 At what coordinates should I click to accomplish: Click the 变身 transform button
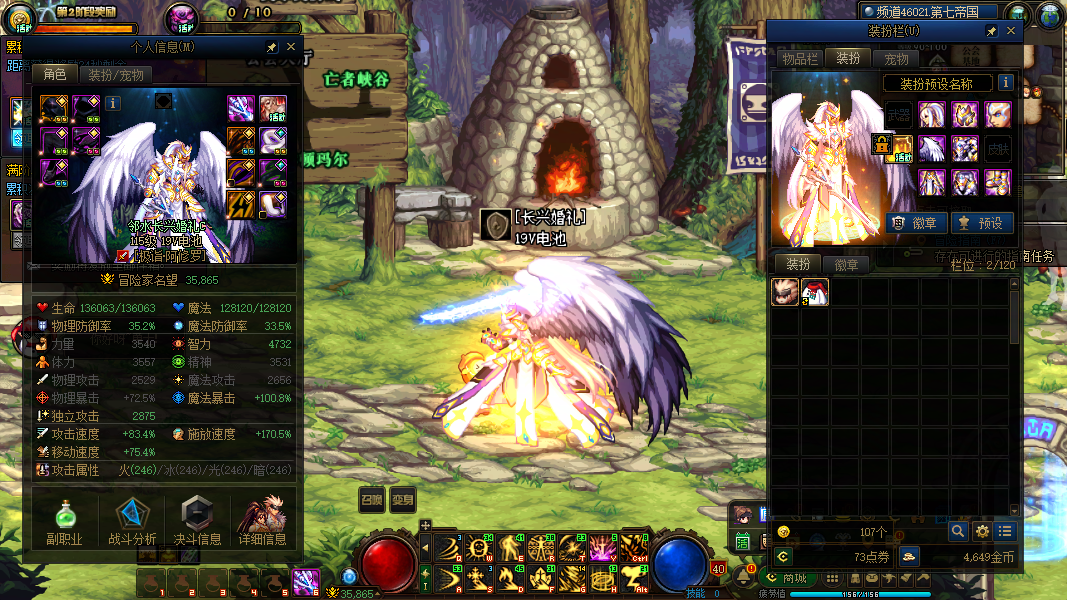pyautogui.click(x=402, y=500)
